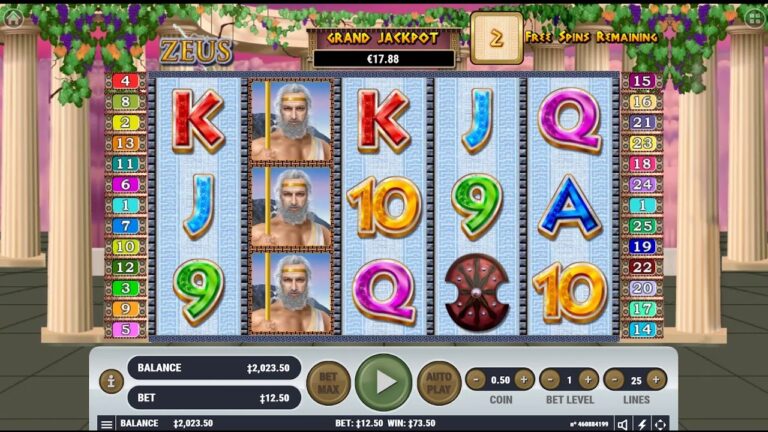Image resolution: width=768 pixels, height=432 pixels.
Task: Raise the bet level
Action: [589, 379]
